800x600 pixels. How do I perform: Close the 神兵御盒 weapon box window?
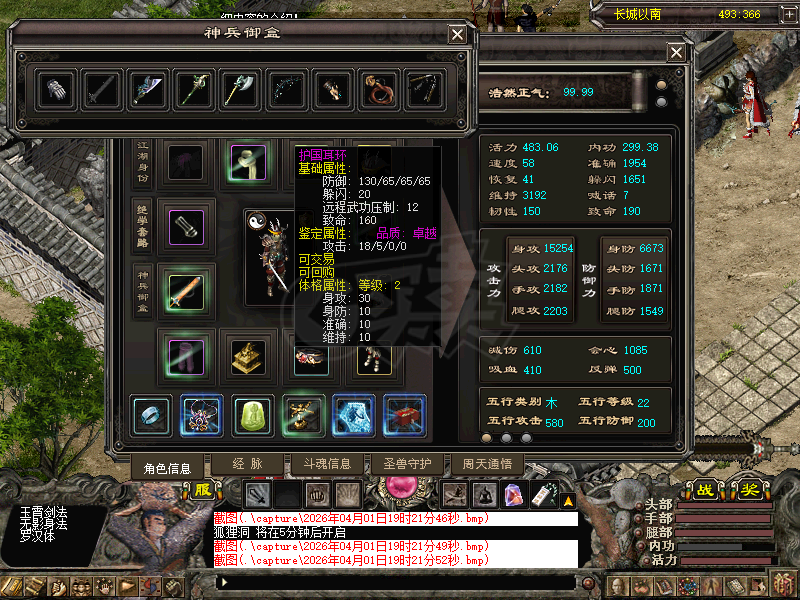(x=457, y=34)
